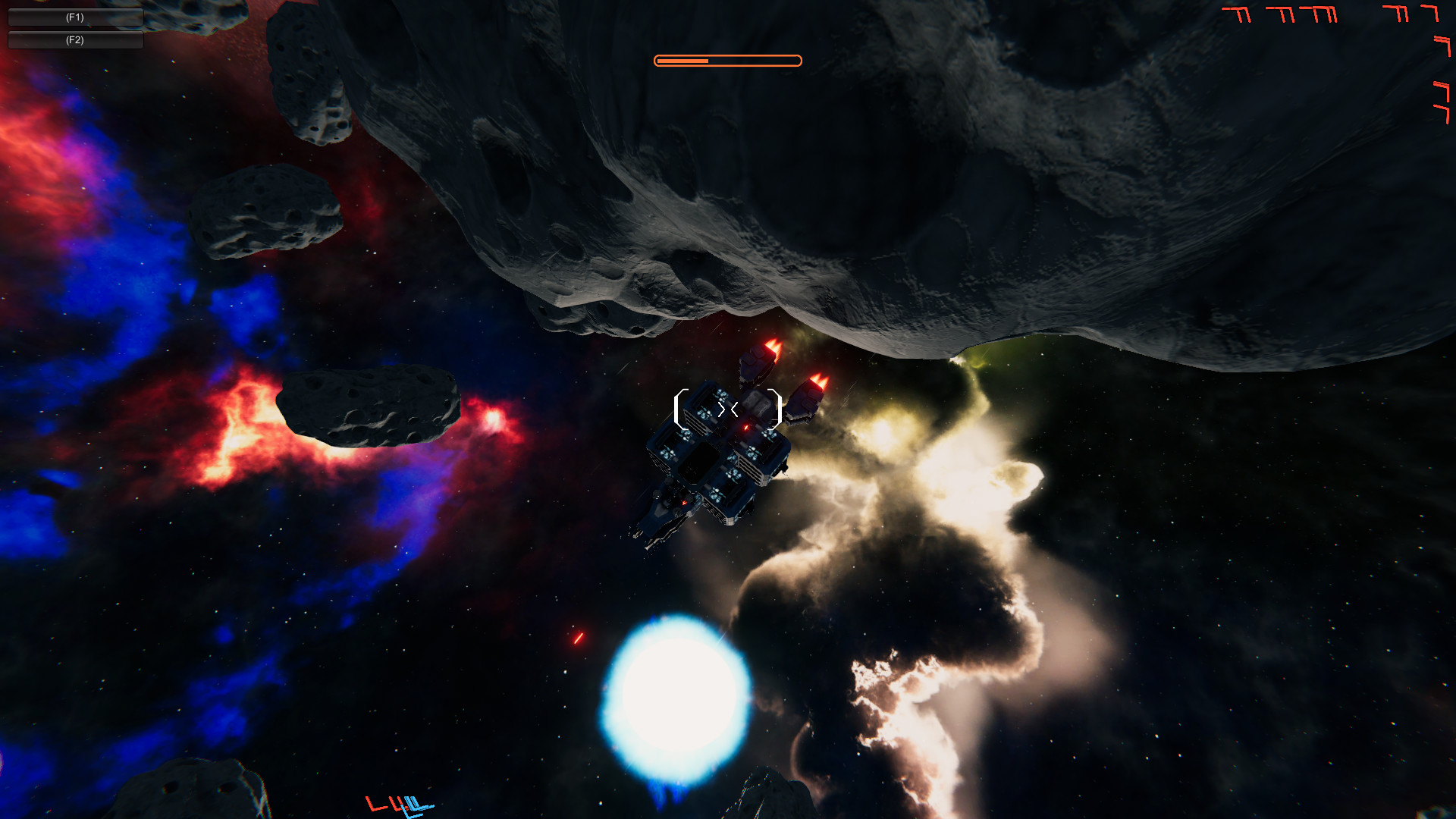Click the targeting crosshair between the brackets
The width and height of the screenshot is (1456, 819).
[x=728, y=408]
